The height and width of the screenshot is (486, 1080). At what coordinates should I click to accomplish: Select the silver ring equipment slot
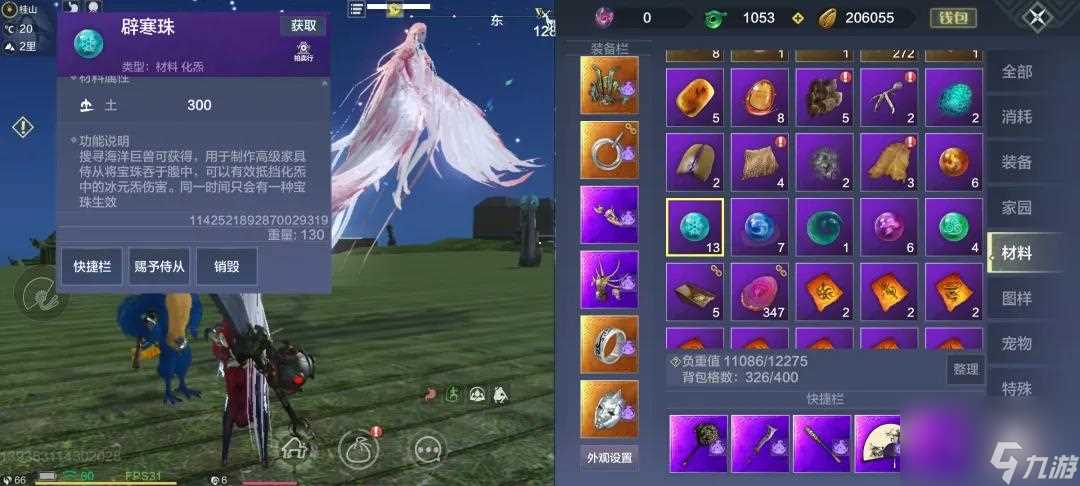(609, 344)
